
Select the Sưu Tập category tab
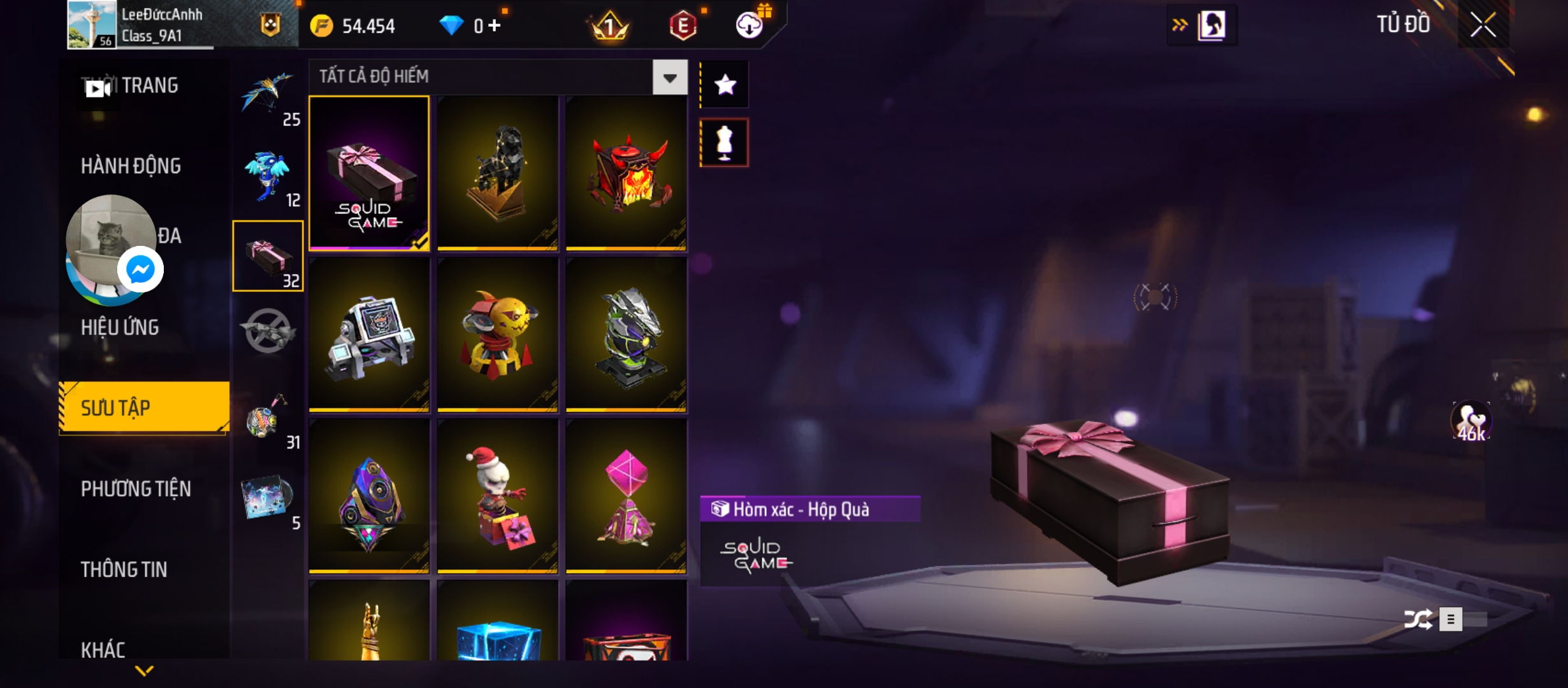144,408
